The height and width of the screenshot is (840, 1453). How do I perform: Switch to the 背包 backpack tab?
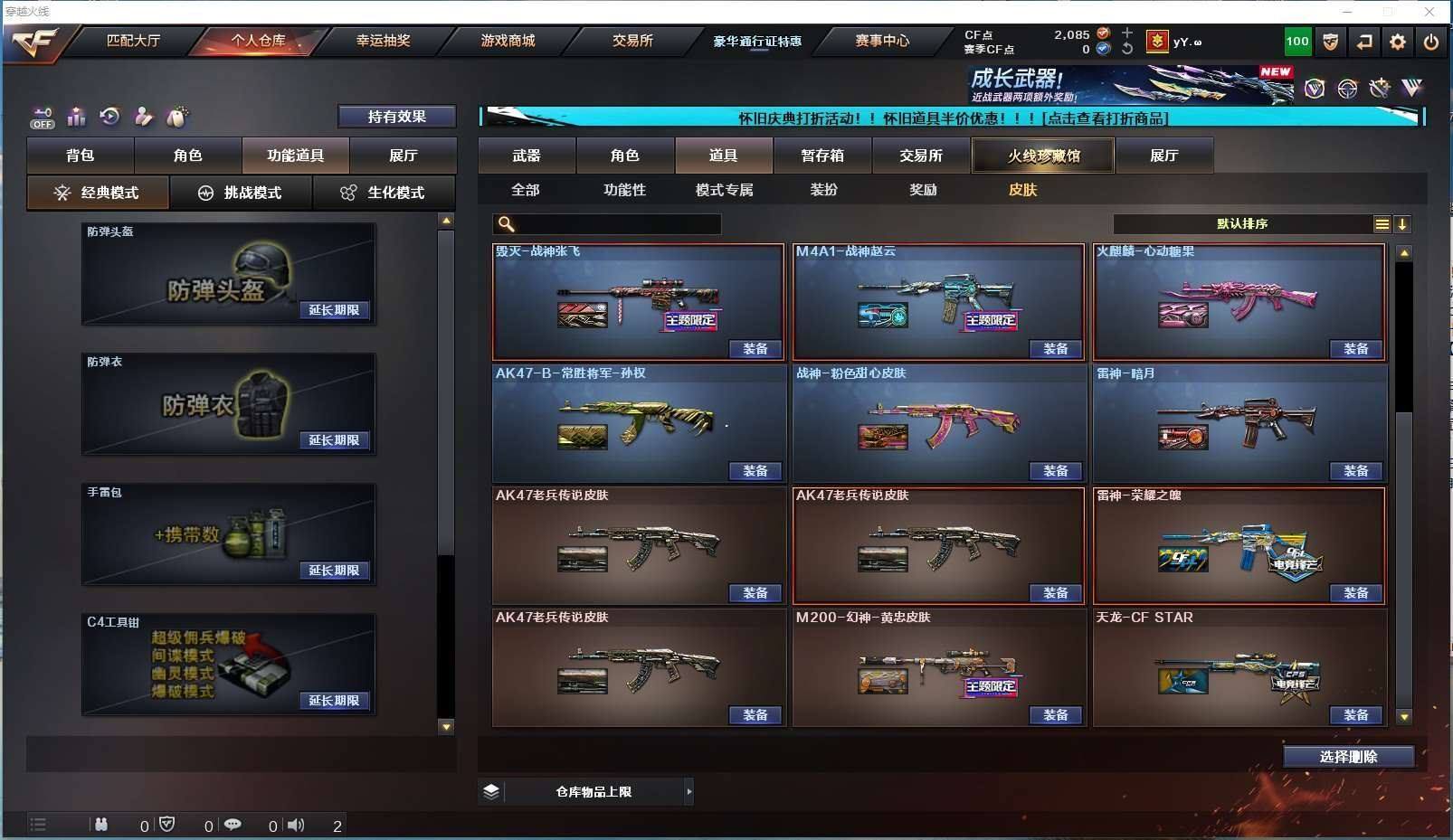coord(81,156)
